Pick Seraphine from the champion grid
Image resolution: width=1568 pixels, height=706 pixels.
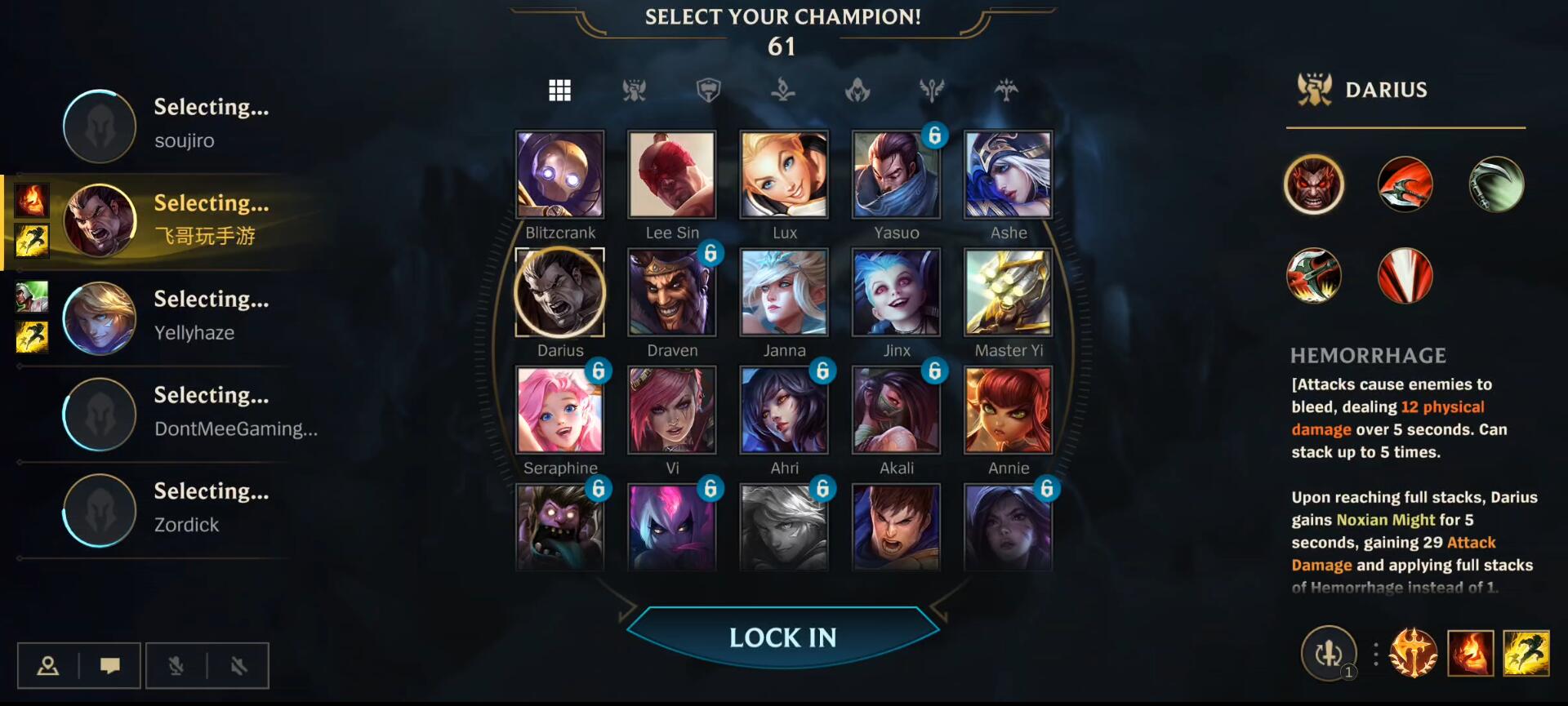click(x=560, y=410)
